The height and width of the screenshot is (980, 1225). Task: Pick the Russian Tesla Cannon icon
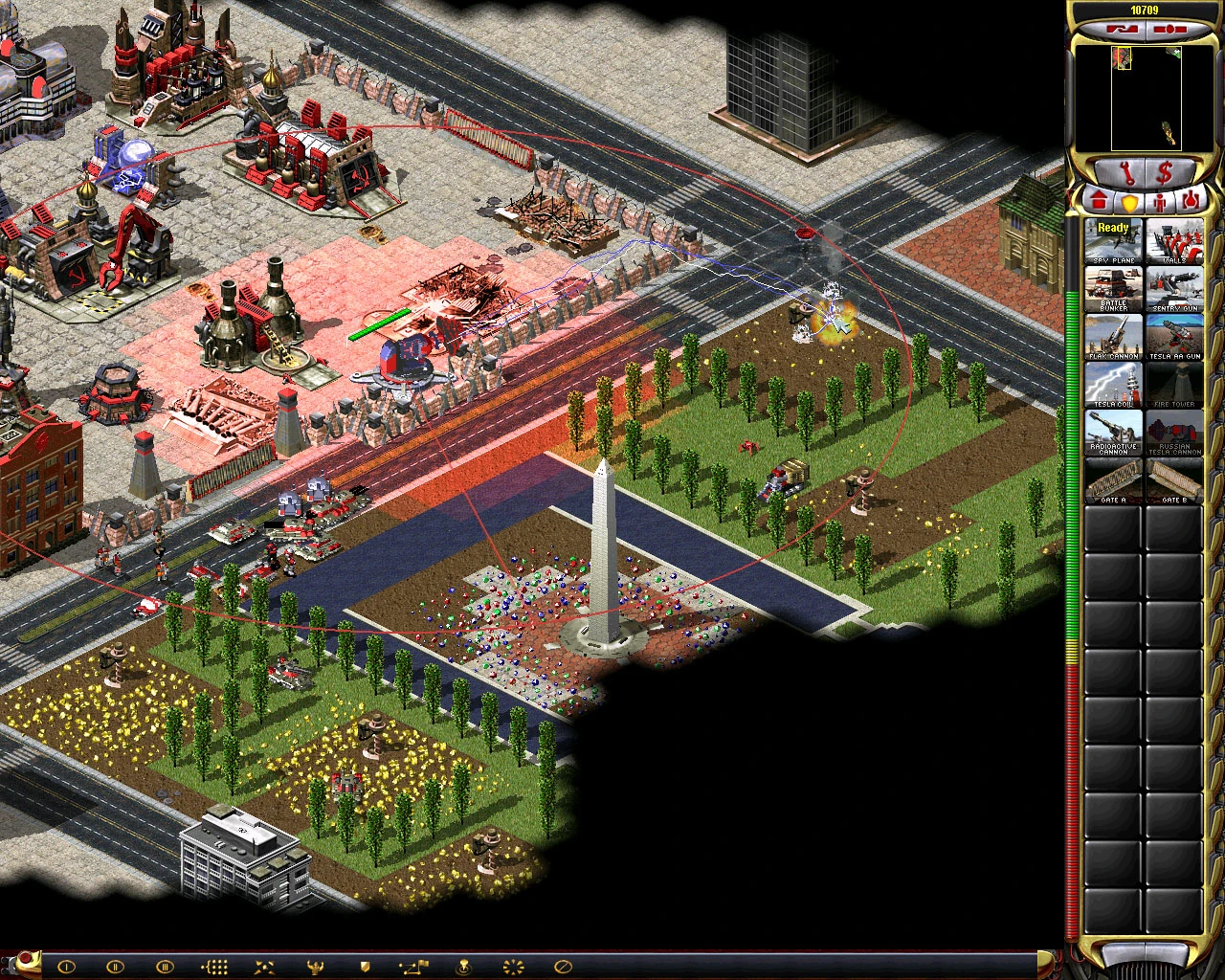(x=1173, y=434)
